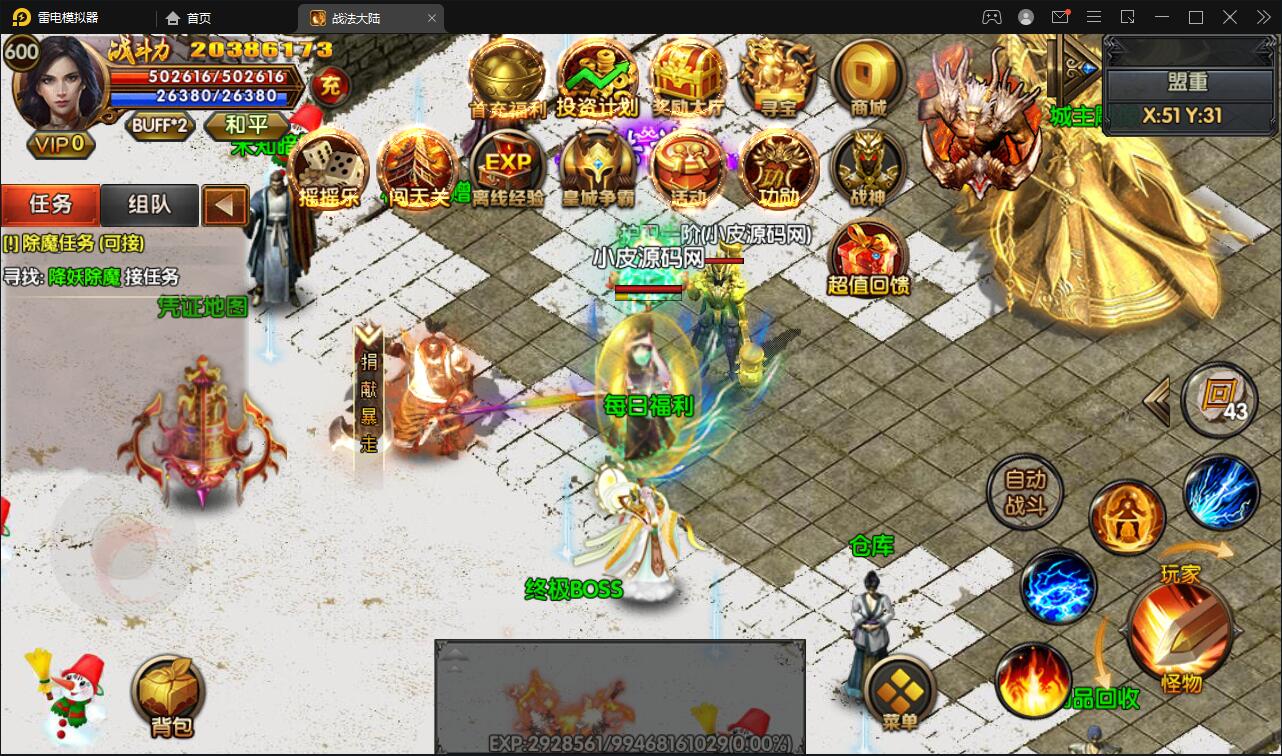Play the 摇摇乐 dice game
The height and width of the screenshot is (756, 1282).
tap(328, 168)
